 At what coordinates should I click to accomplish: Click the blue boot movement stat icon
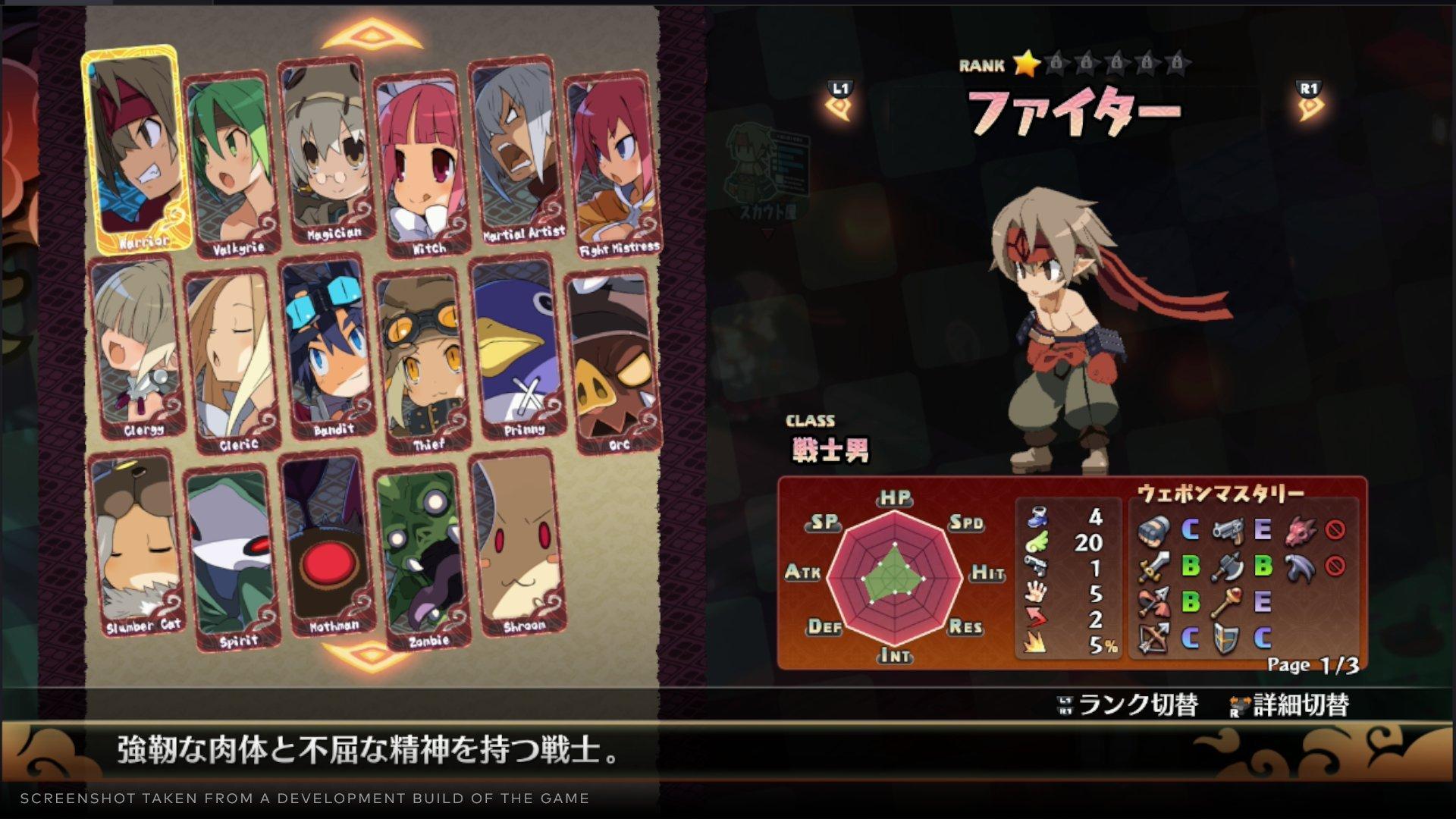click(x=1037, y=517)
